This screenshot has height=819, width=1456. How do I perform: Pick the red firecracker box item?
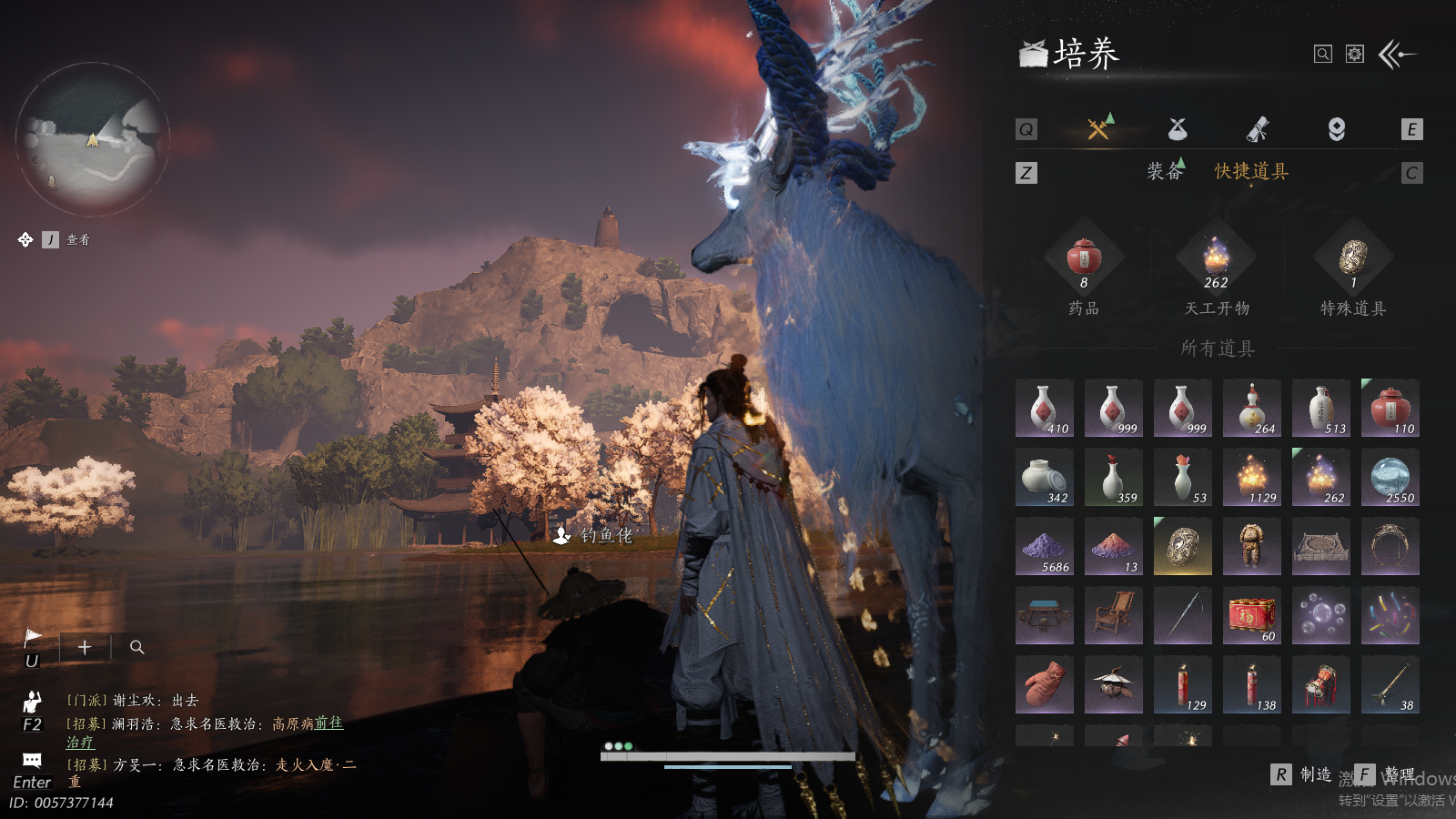pos(1251,616)
